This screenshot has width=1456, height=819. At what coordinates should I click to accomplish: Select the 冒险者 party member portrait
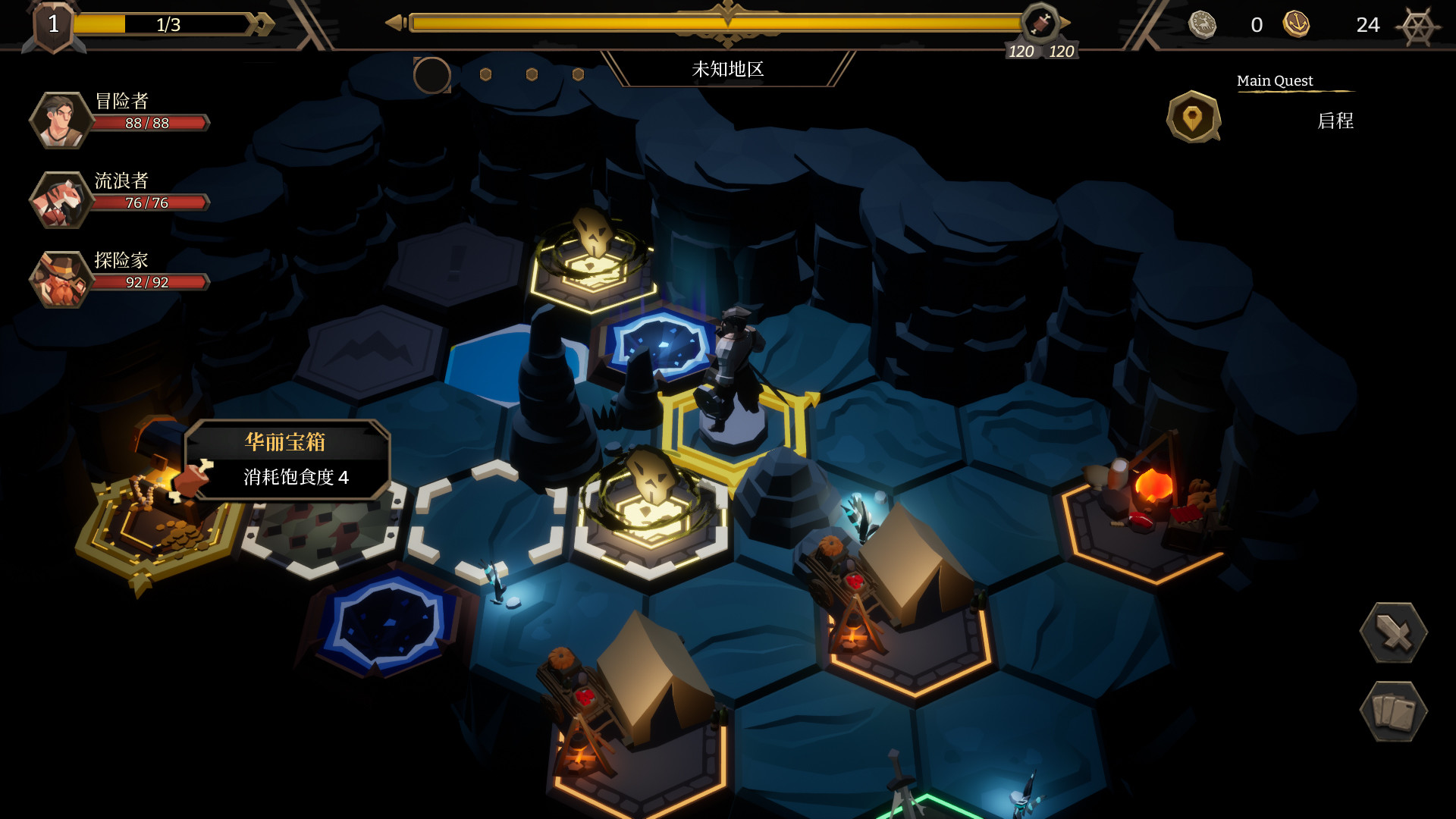coord(61,120)
